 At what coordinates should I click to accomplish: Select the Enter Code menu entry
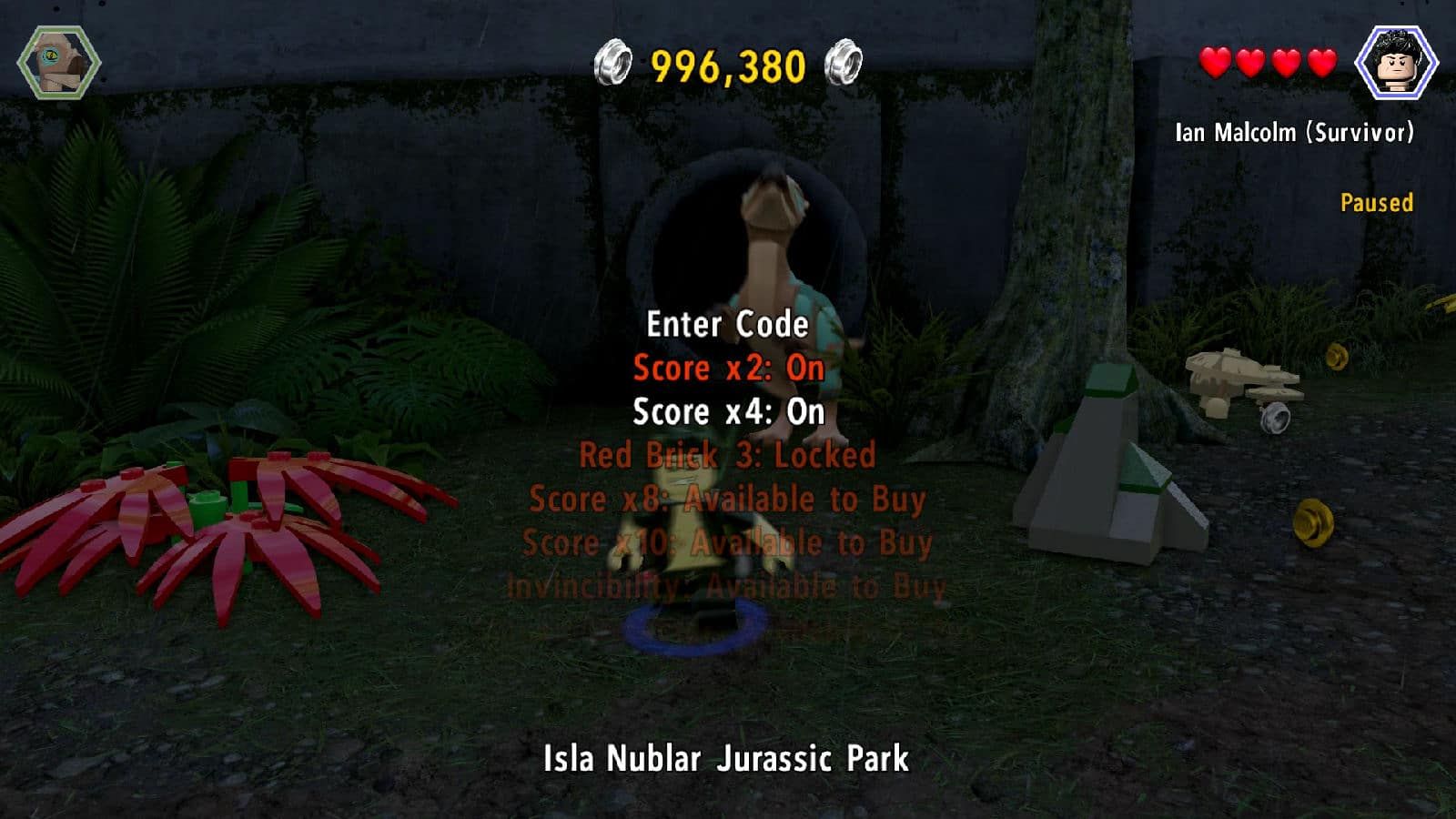pos(727,325)
